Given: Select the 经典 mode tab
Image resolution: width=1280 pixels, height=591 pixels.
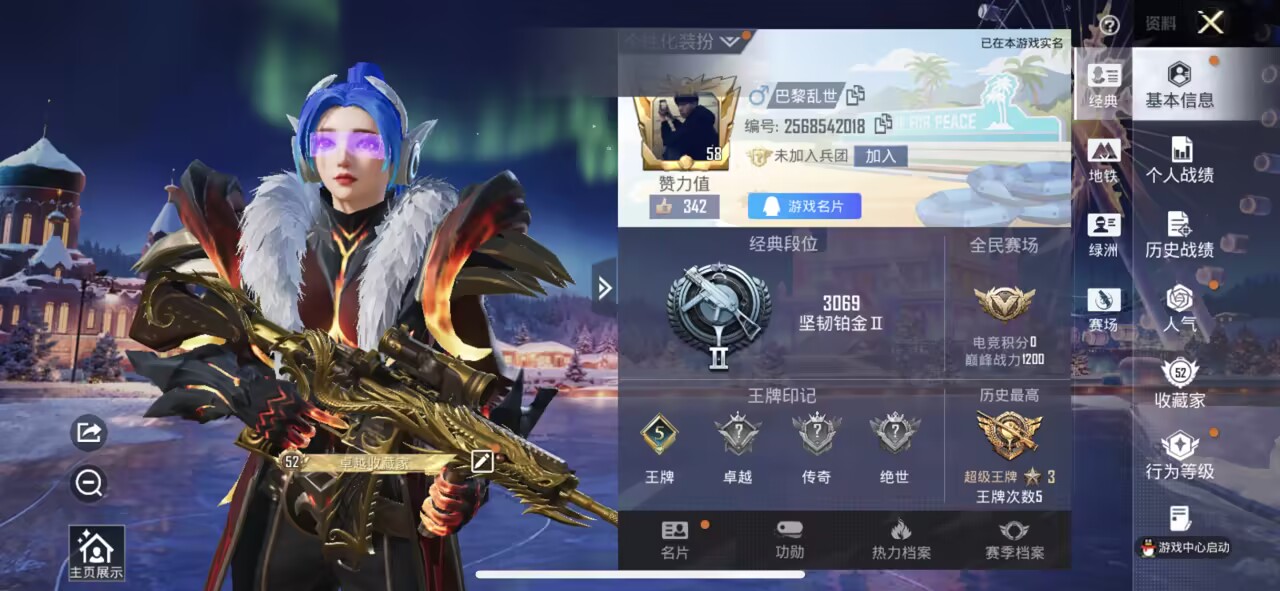Looking at the screenshot, I should tap(1104, 85).
